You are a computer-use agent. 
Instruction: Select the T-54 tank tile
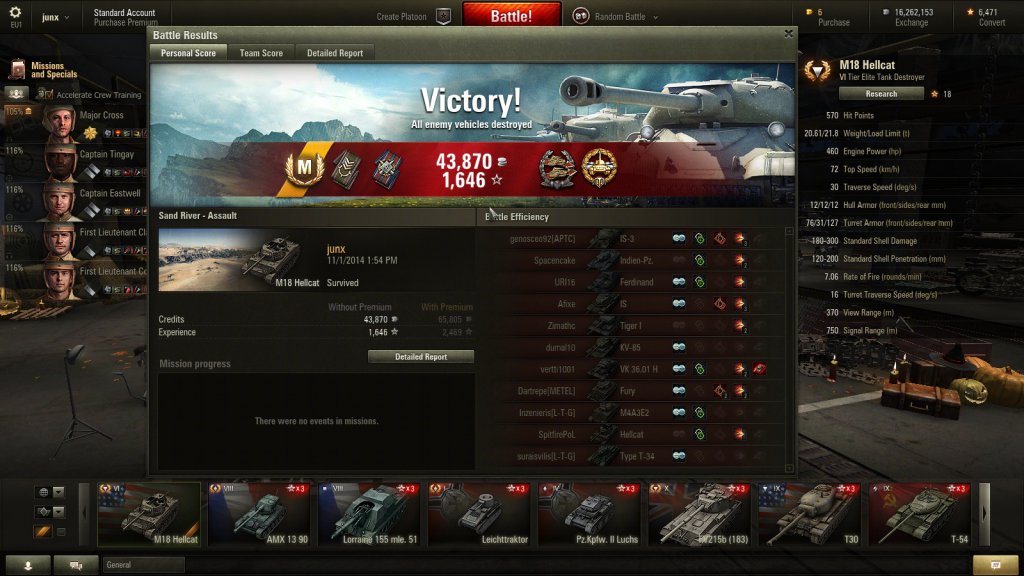coord(919,513)
